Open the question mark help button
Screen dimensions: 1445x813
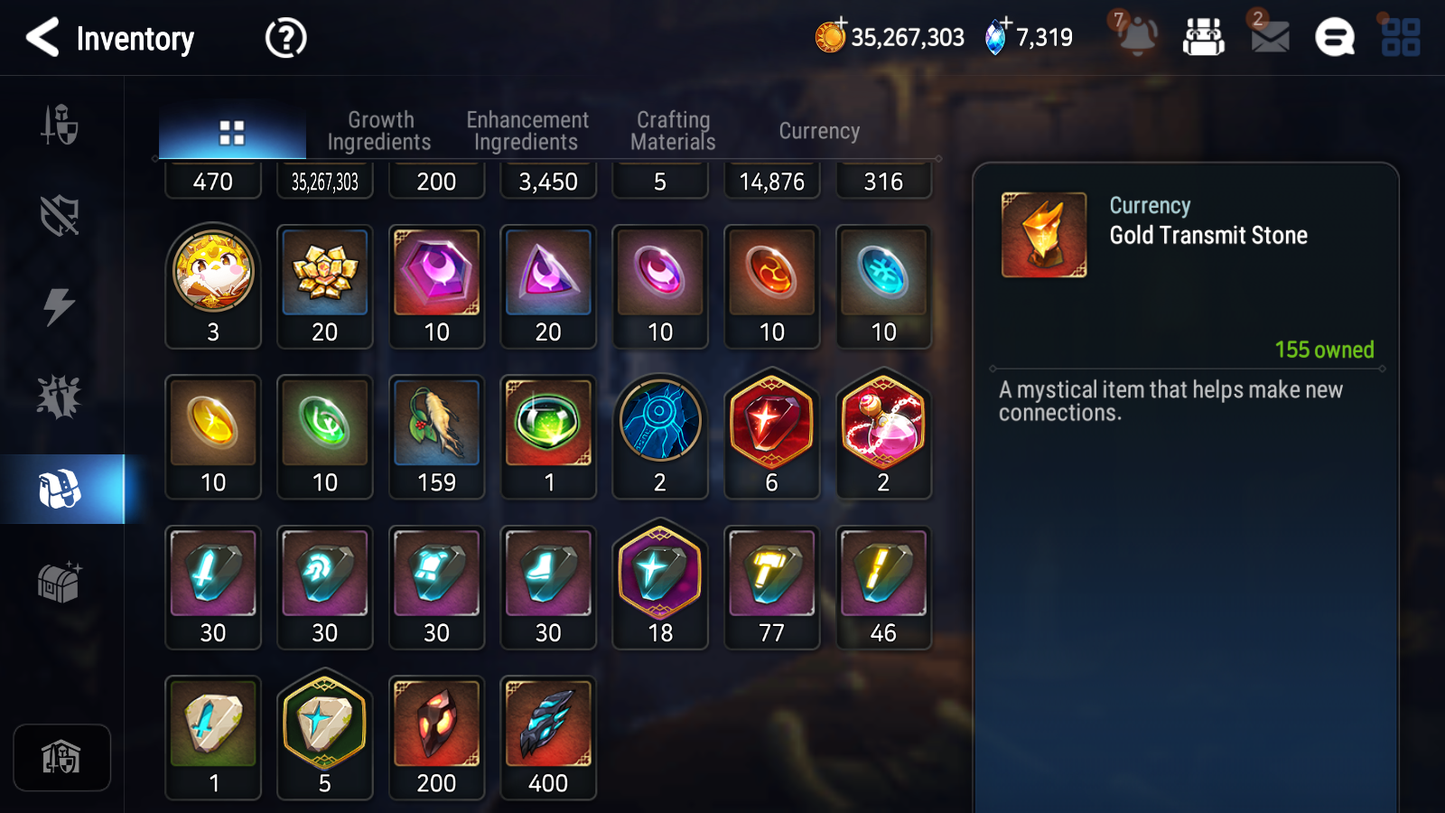click(x=285, y=39)
